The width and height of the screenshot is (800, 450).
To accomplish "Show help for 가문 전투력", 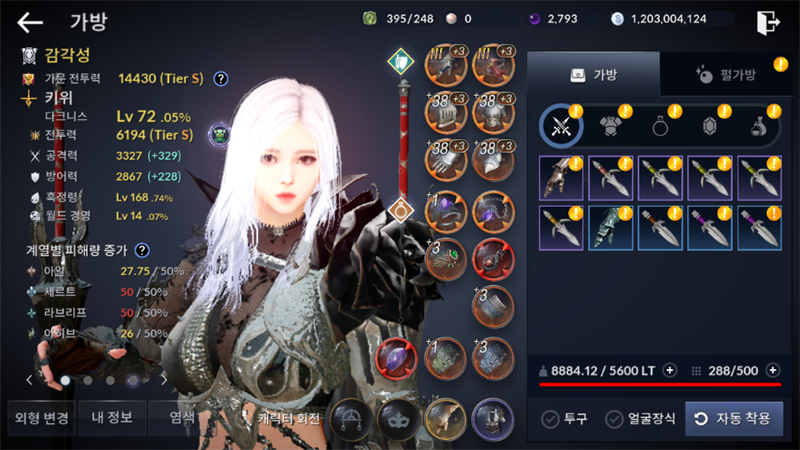I will point(221,78).
